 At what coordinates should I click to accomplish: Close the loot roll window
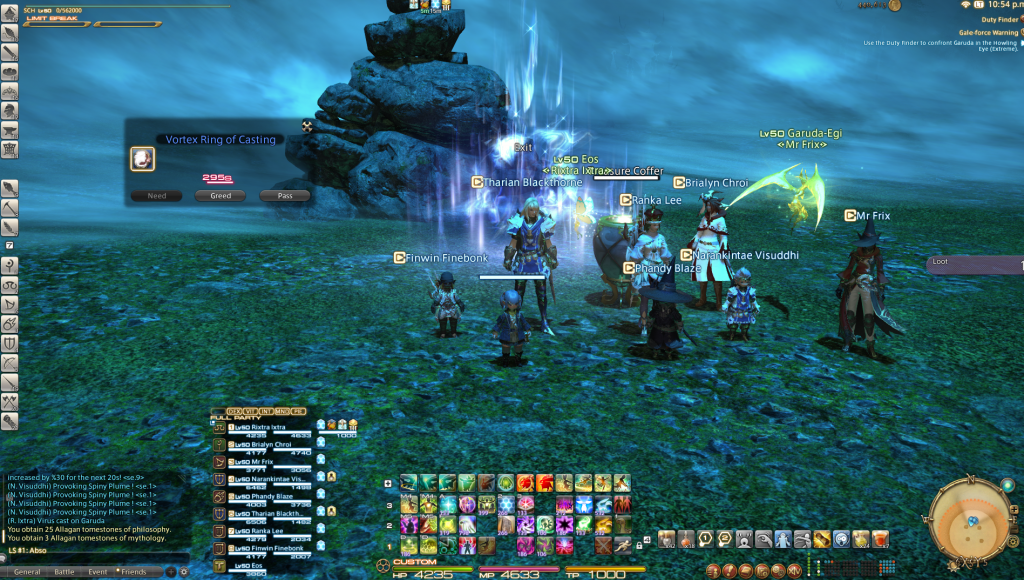pyautogui.click(x=307, y=125)
